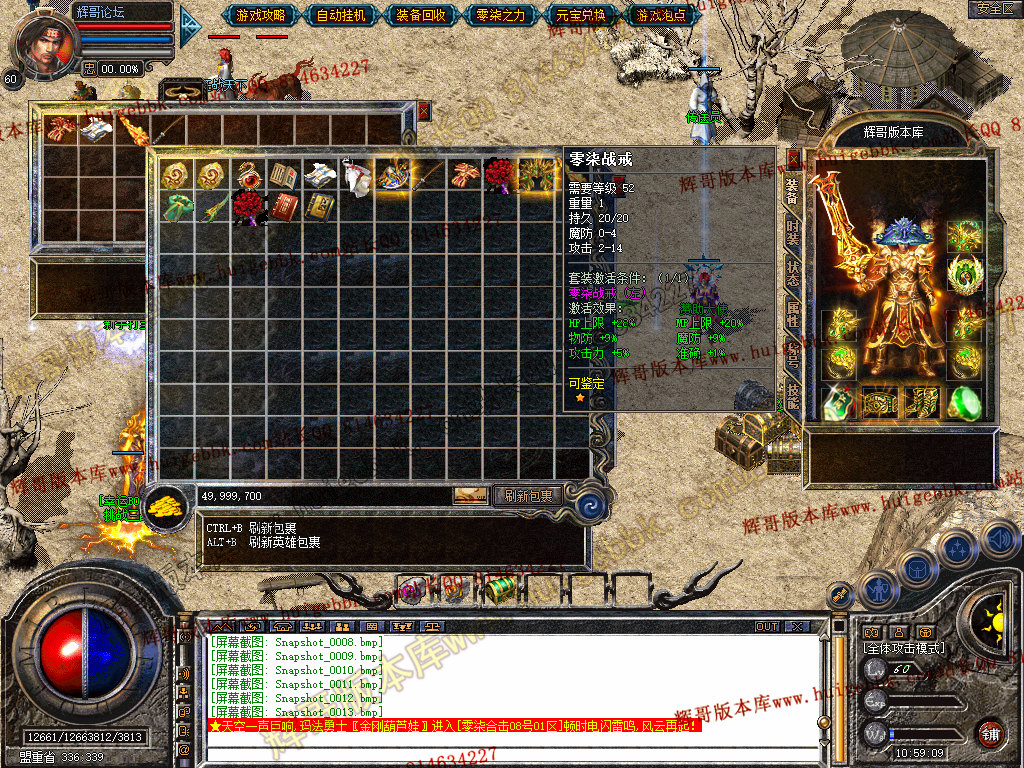The height and width of the screenshot is (768, 1024).
Task: Open the 元宝兑换 ingot exchange menu
Action: click(581, 15)
